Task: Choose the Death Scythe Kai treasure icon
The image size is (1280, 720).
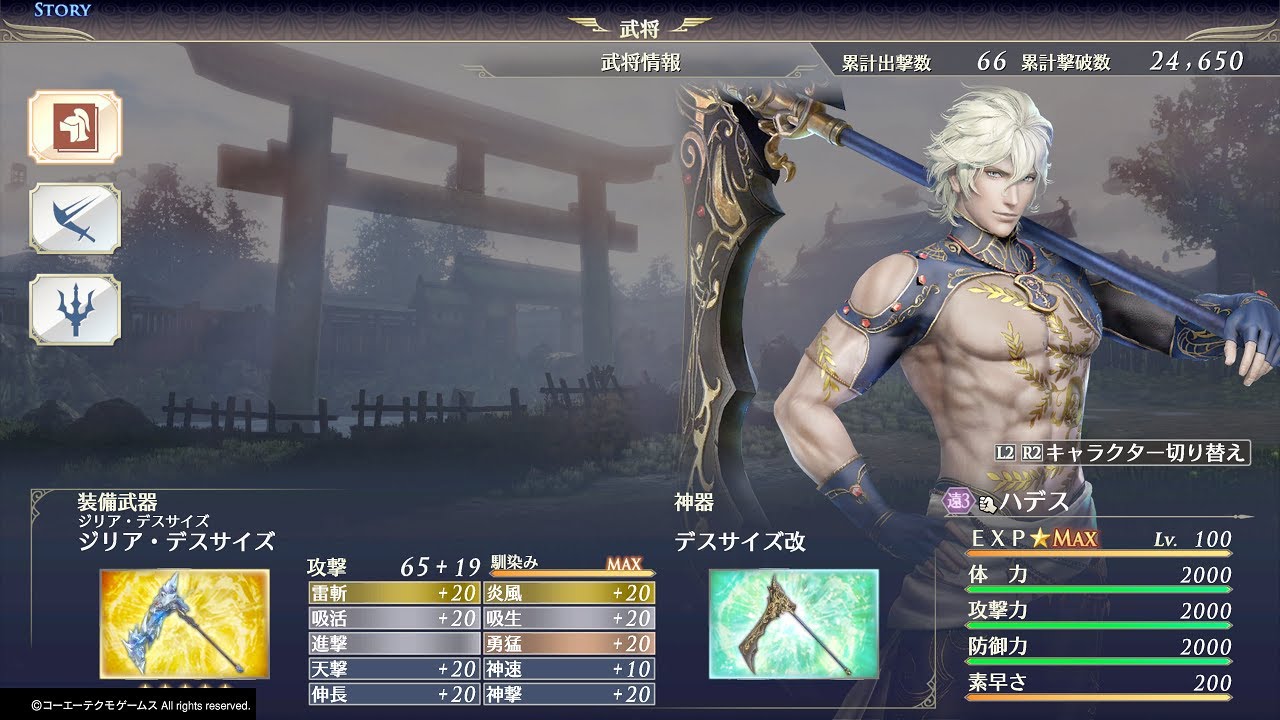Action: pos(793,623)
